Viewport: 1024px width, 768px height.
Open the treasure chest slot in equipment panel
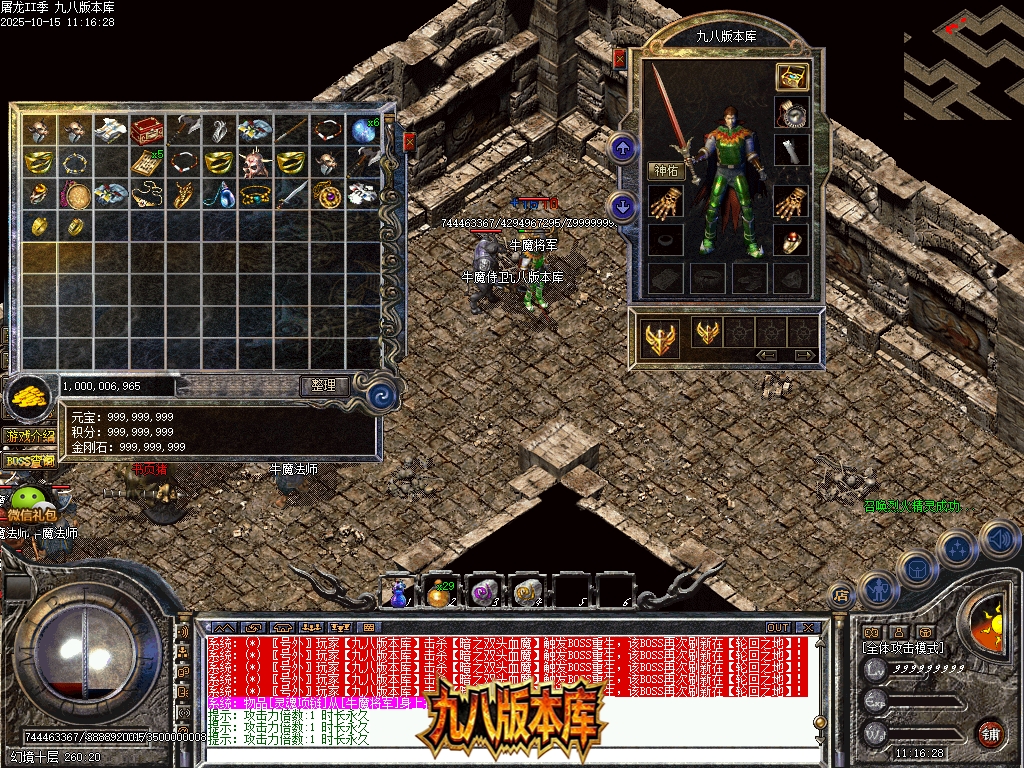point(792,77)
